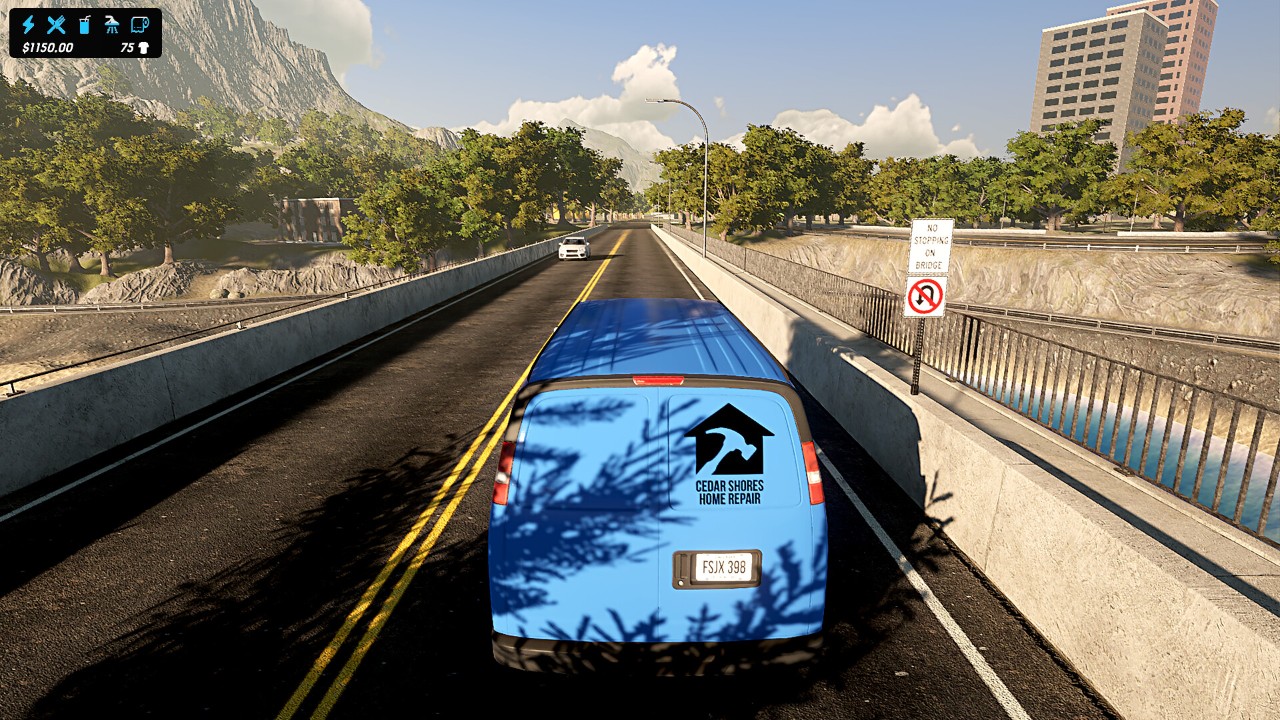This screenshot has height=720, width=1280.
Task: Select the fork and knife hunger icon
Action: click(56, 24)
